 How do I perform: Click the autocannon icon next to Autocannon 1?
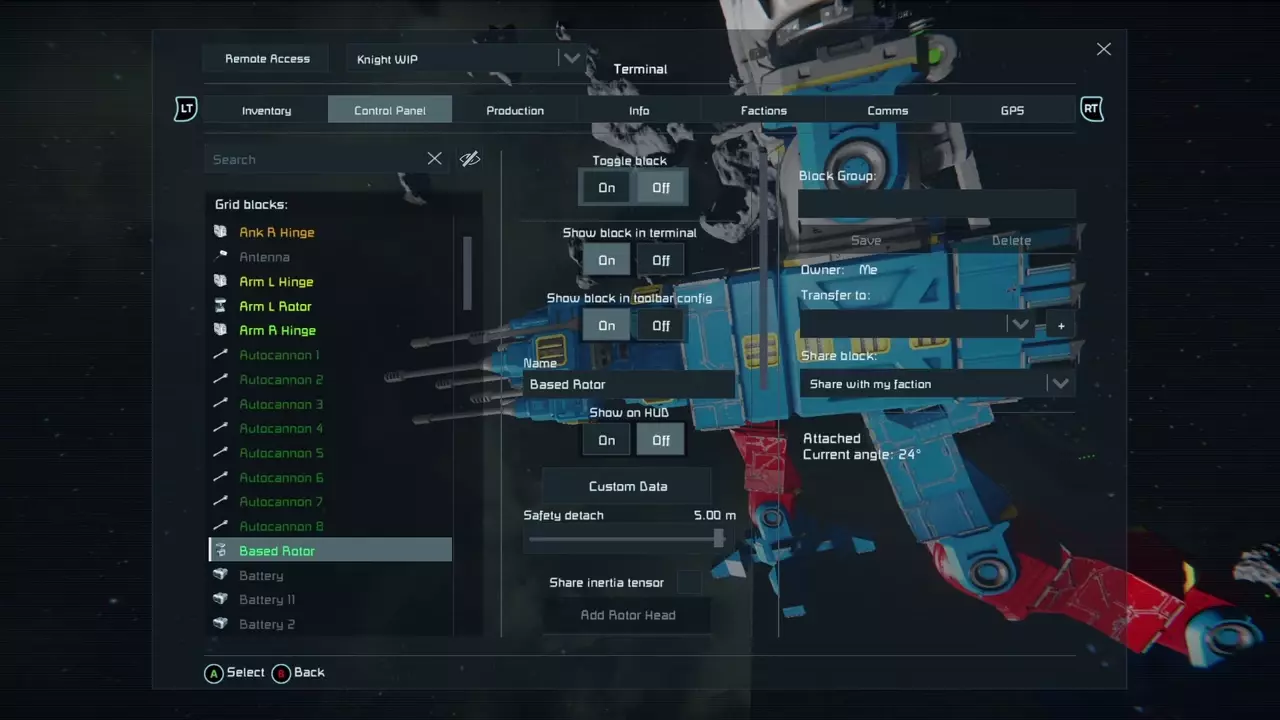[220, 355]
